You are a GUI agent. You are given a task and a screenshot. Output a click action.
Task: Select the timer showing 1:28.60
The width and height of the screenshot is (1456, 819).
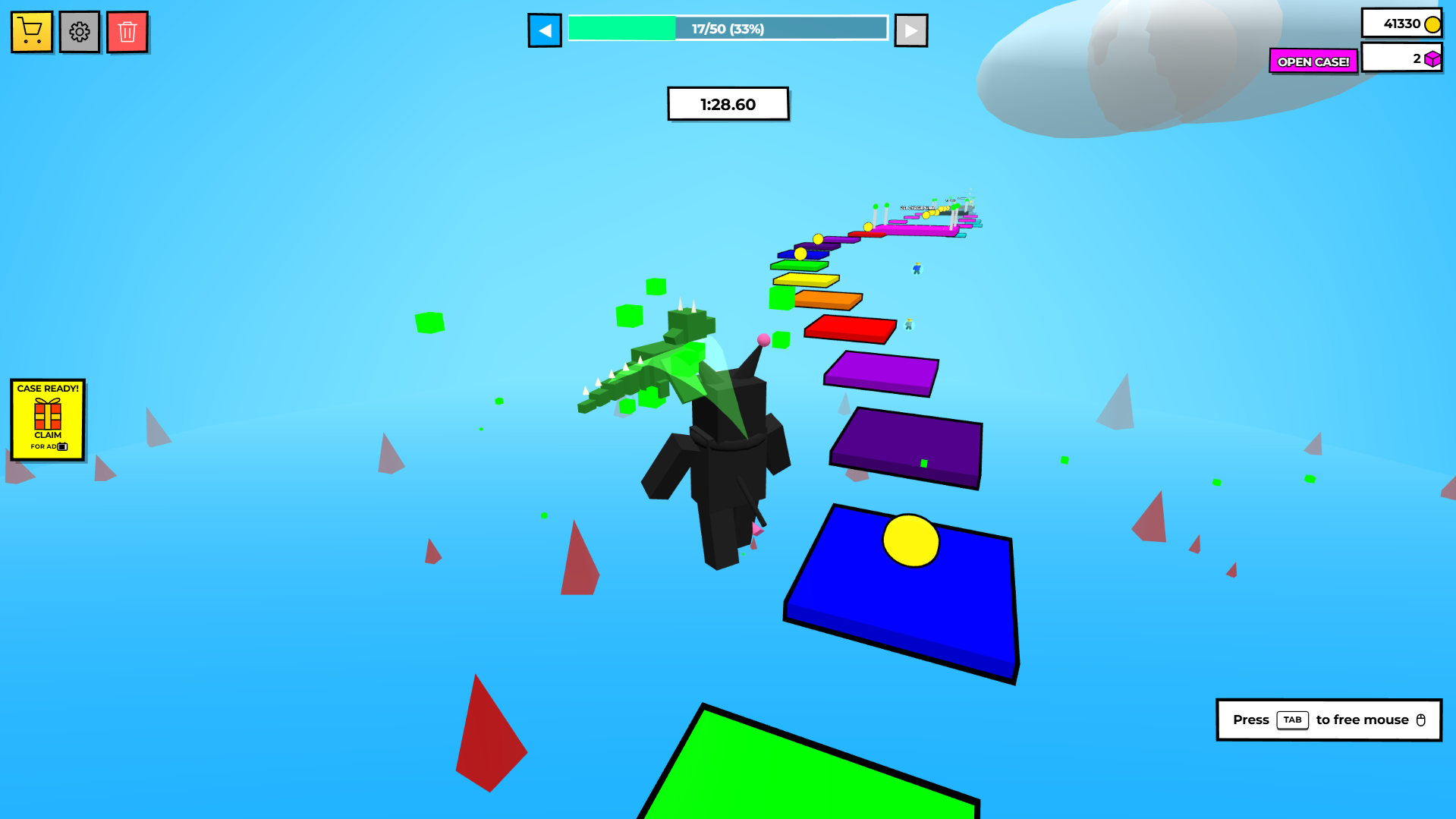tap(727, 103)
